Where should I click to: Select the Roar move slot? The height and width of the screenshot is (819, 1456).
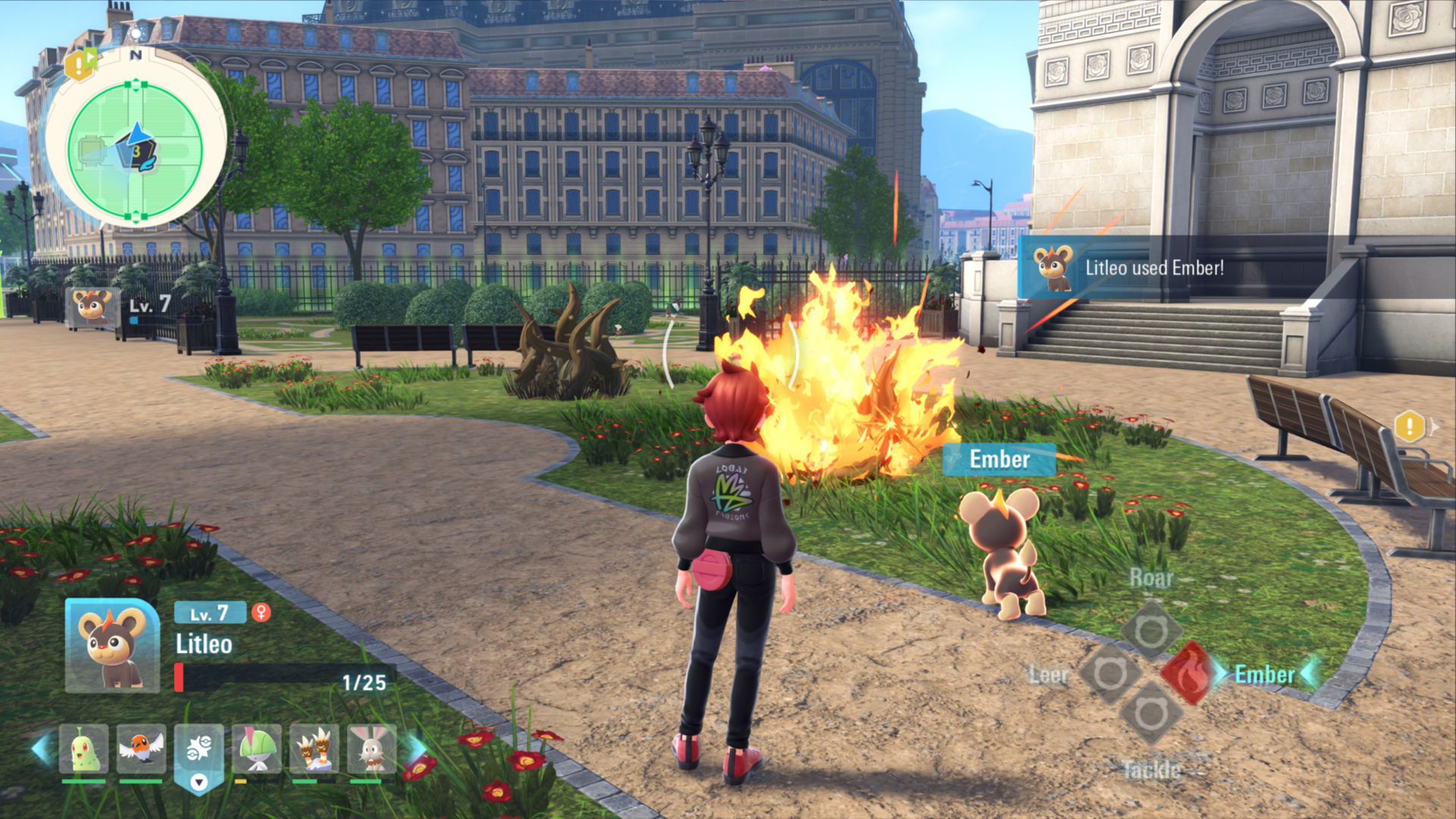click(1151, 629)
